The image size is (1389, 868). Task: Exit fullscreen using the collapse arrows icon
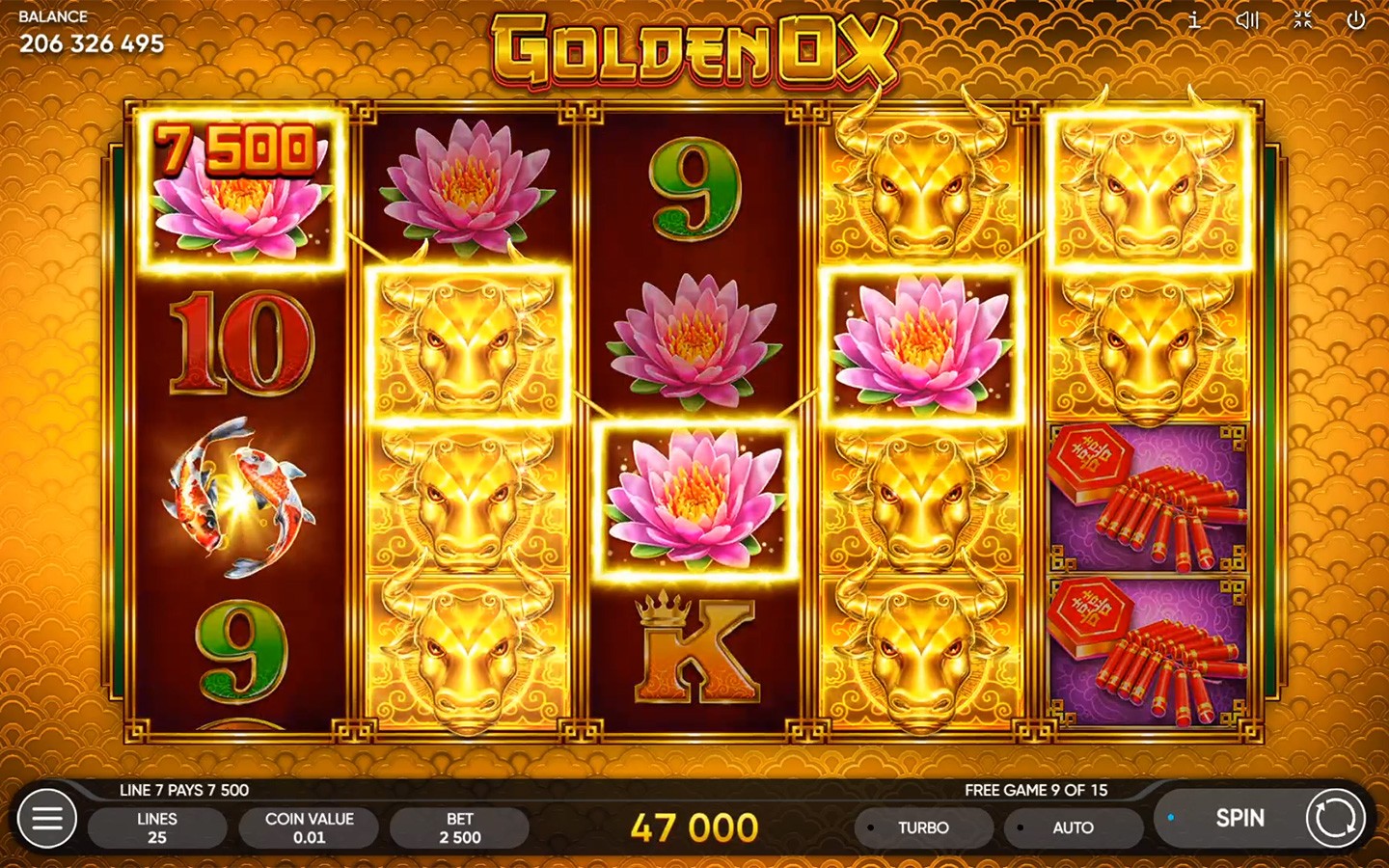1304,19
